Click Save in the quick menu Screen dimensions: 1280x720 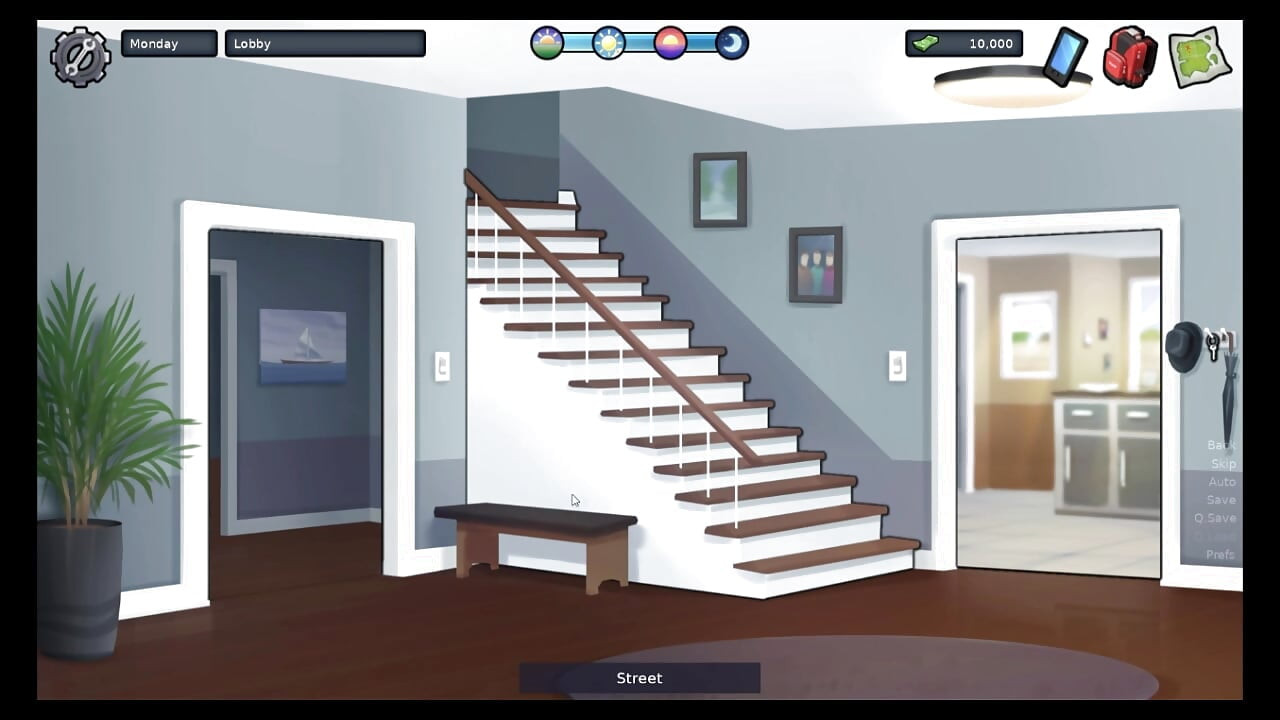pyautogui.click(x=1222, y=499)
